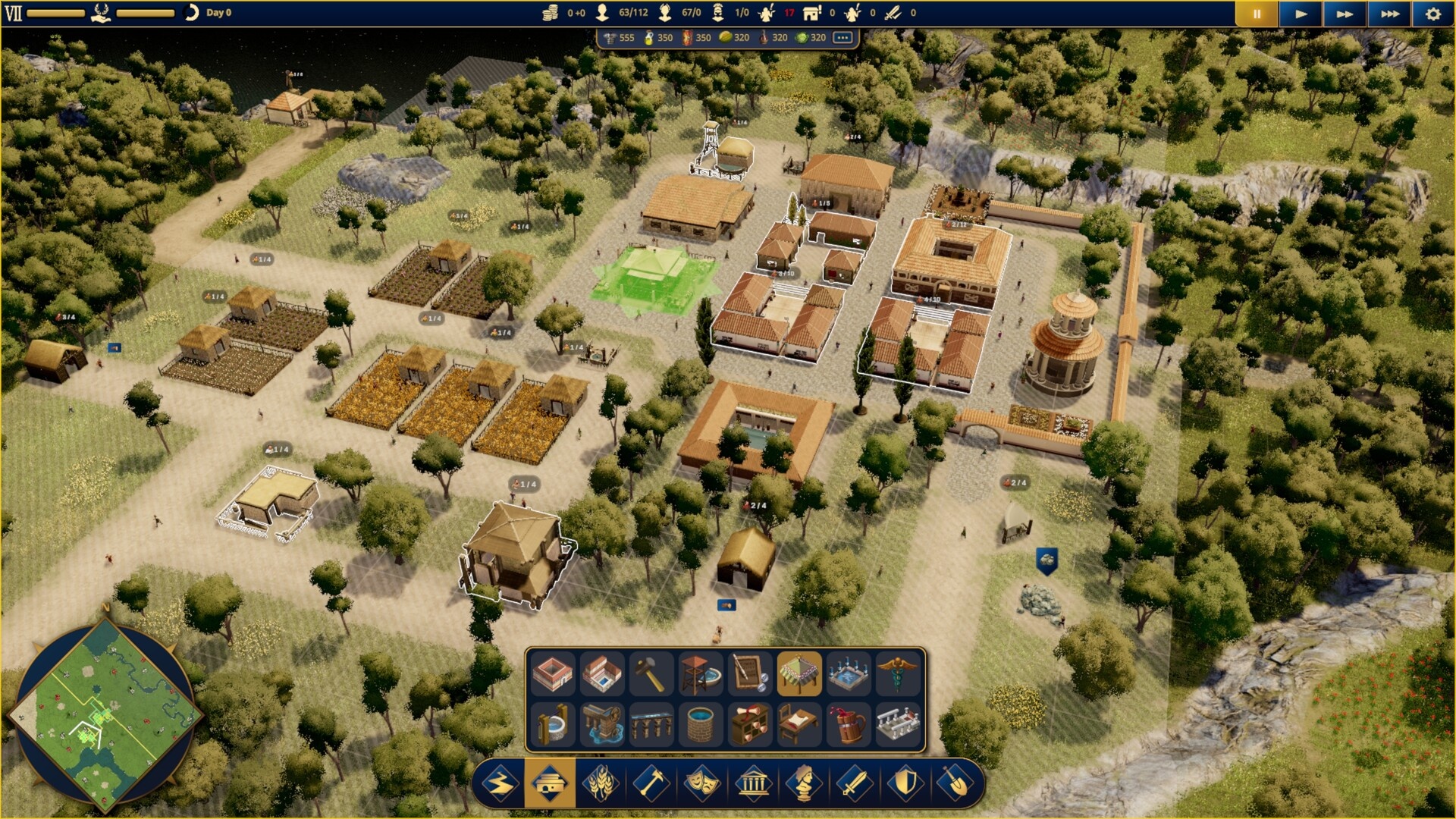Screen dimensions: 1456x819
Task: Open the sword military category
Action: [x=855, y=783]
